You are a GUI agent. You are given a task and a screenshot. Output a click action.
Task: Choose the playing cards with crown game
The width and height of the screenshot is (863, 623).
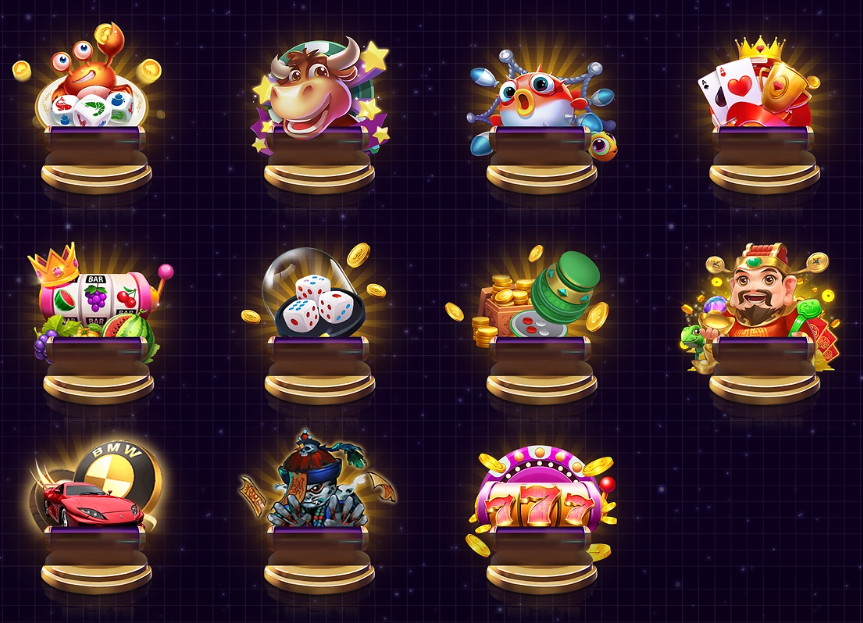click(764, 100)
